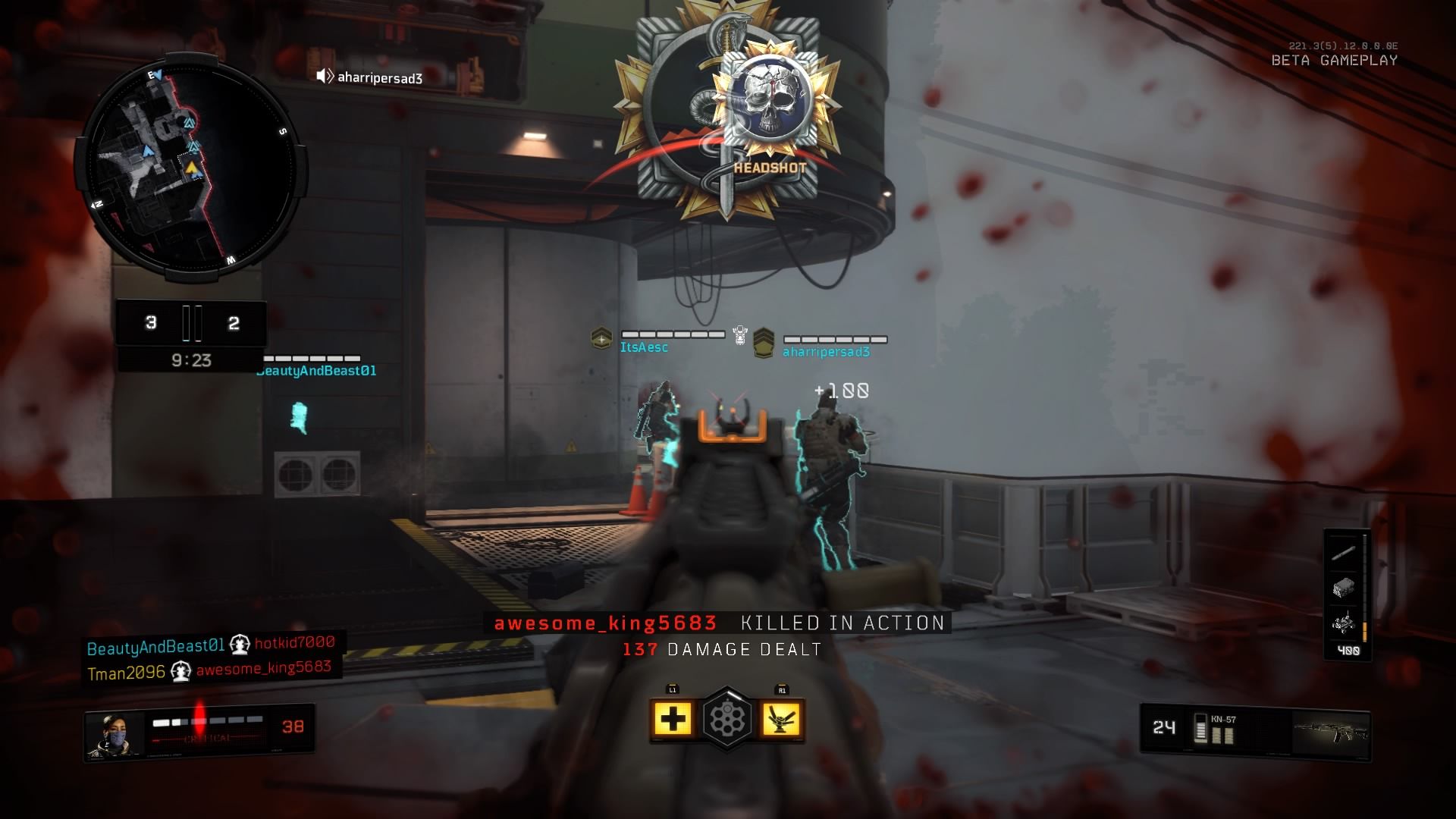
Task: Toggle the skull icon next to hotkid7000
Action: [x=240, y=644]
